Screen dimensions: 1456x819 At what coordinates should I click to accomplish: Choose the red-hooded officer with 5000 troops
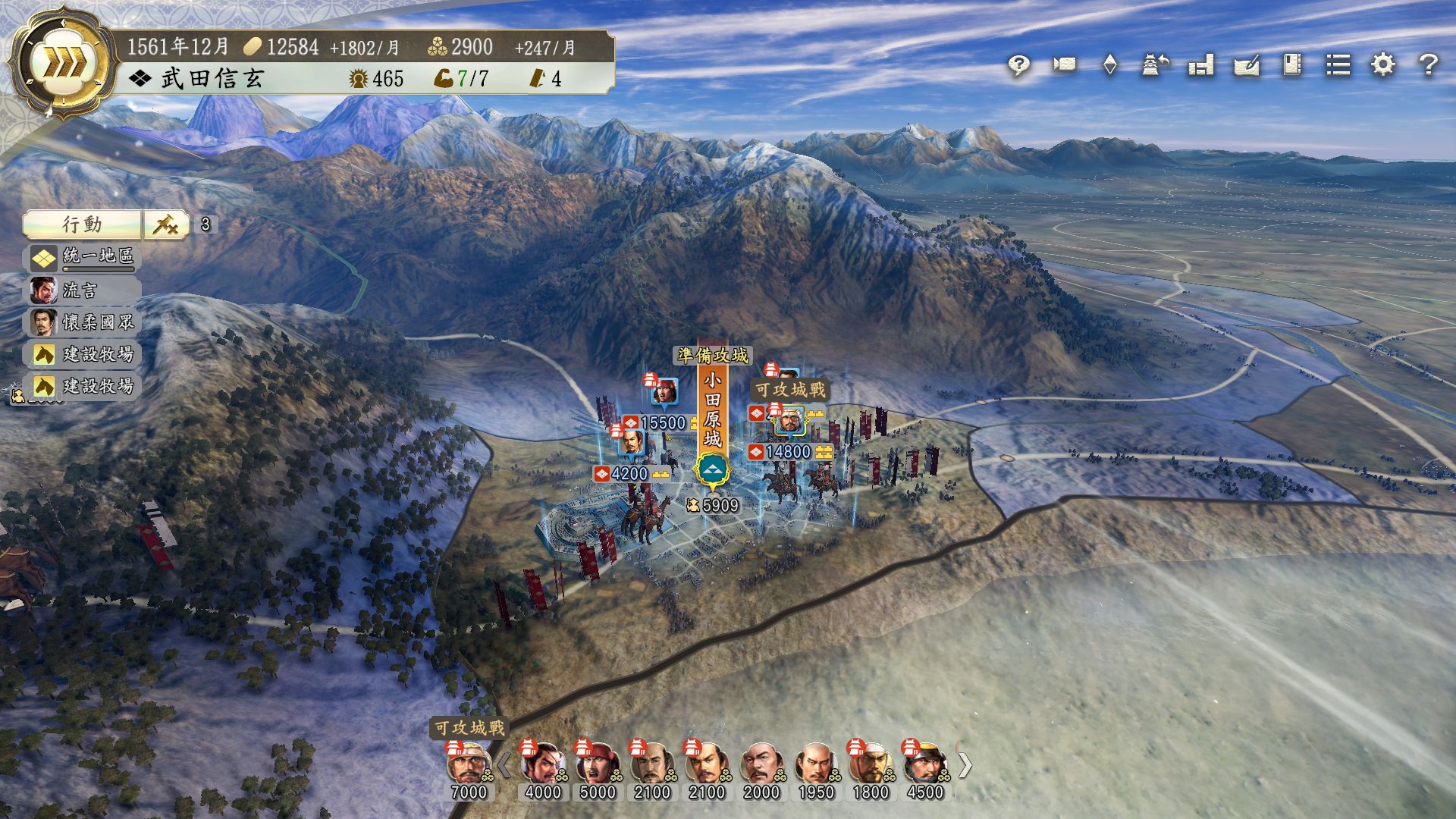coord(597,766)
